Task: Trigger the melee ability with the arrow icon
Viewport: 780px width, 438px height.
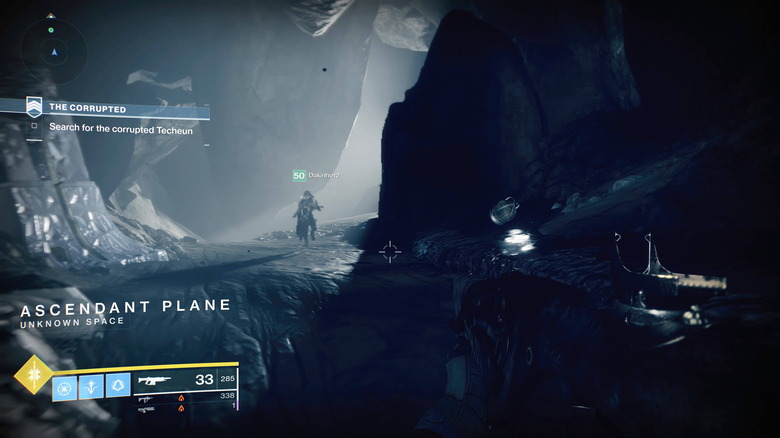Action: coord(92,384)
